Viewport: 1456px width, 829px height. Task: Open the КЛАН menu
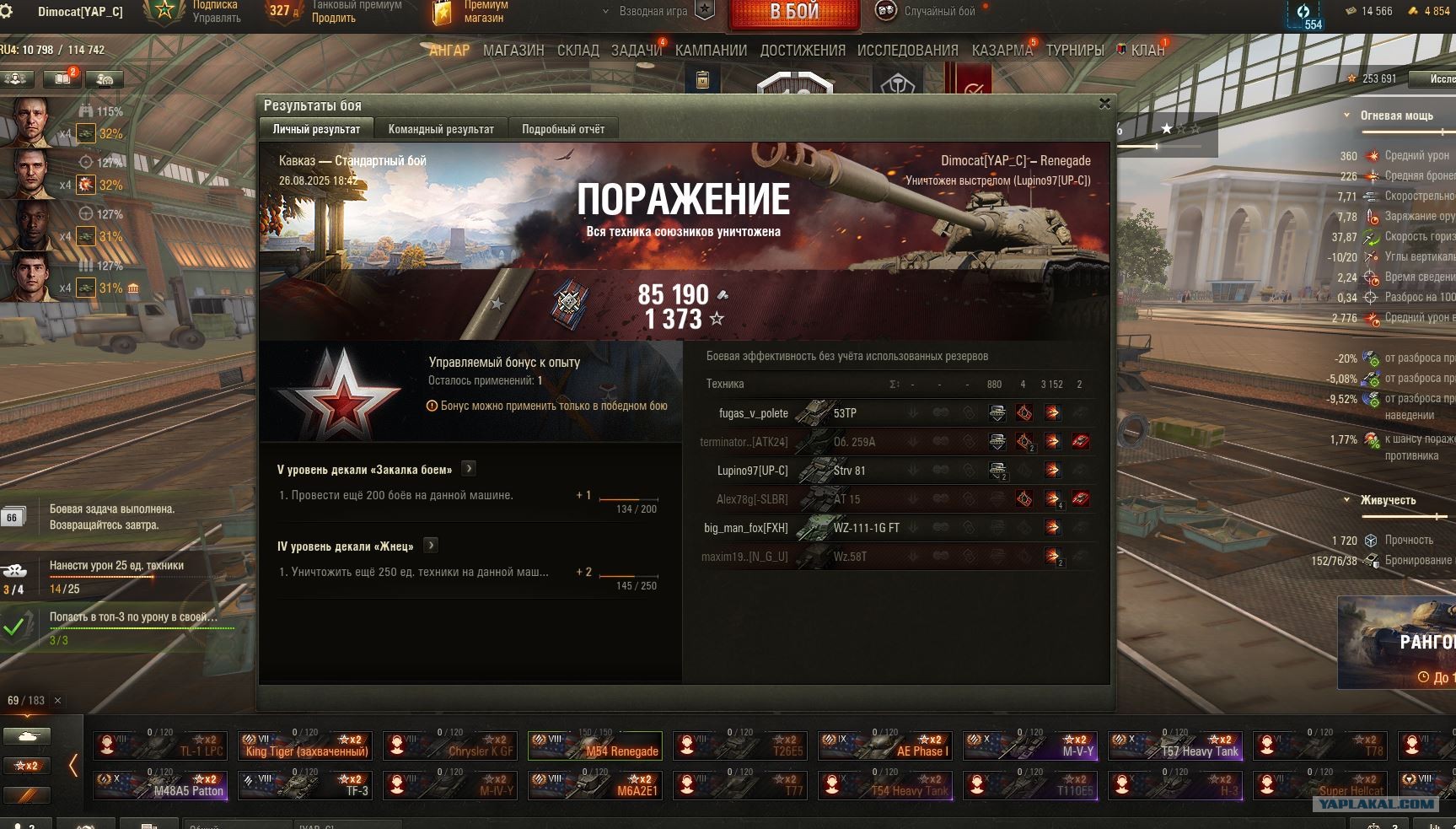click(x=1147, y=51)
